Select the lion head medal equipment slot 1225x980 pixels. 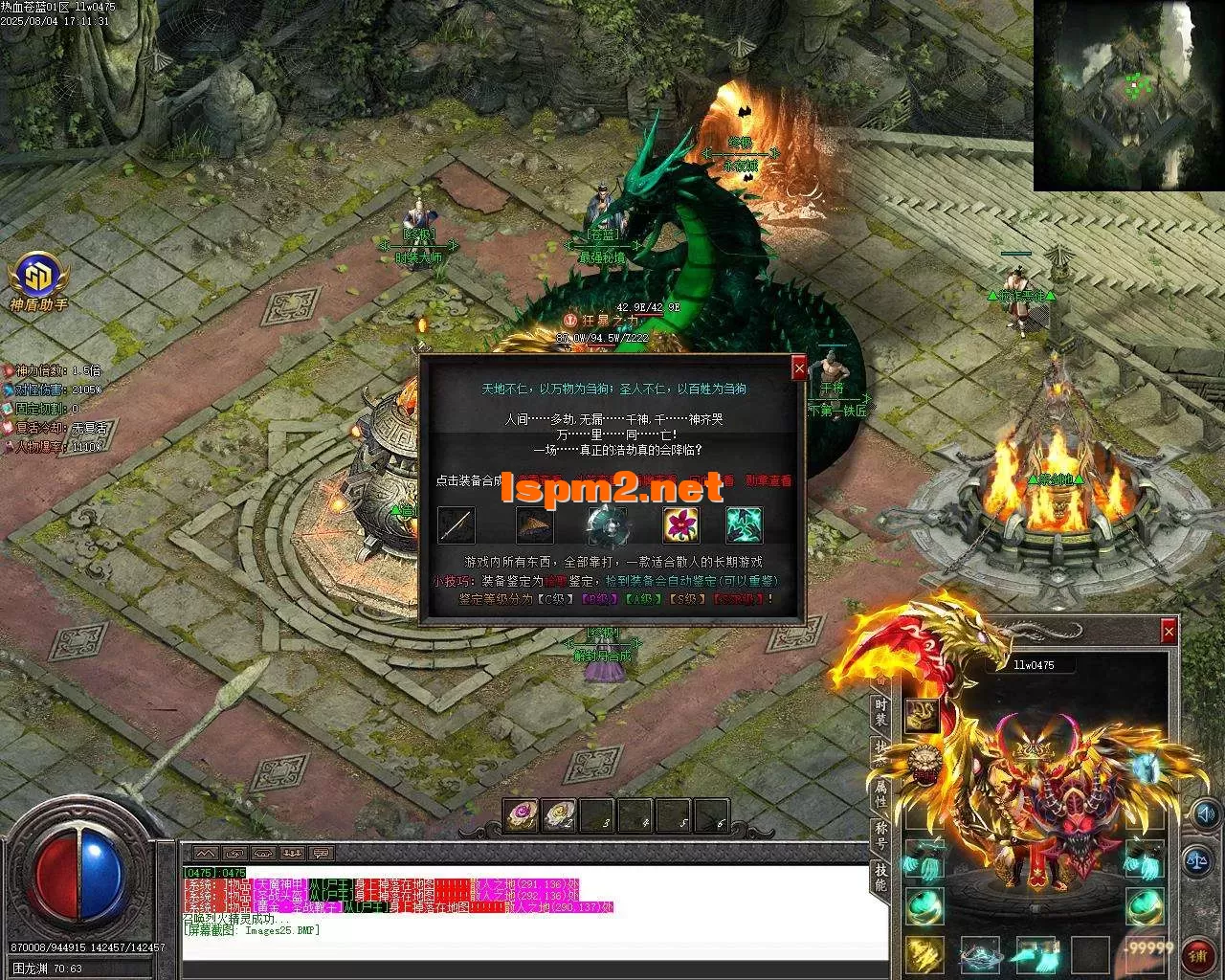[x=924, y=762]
